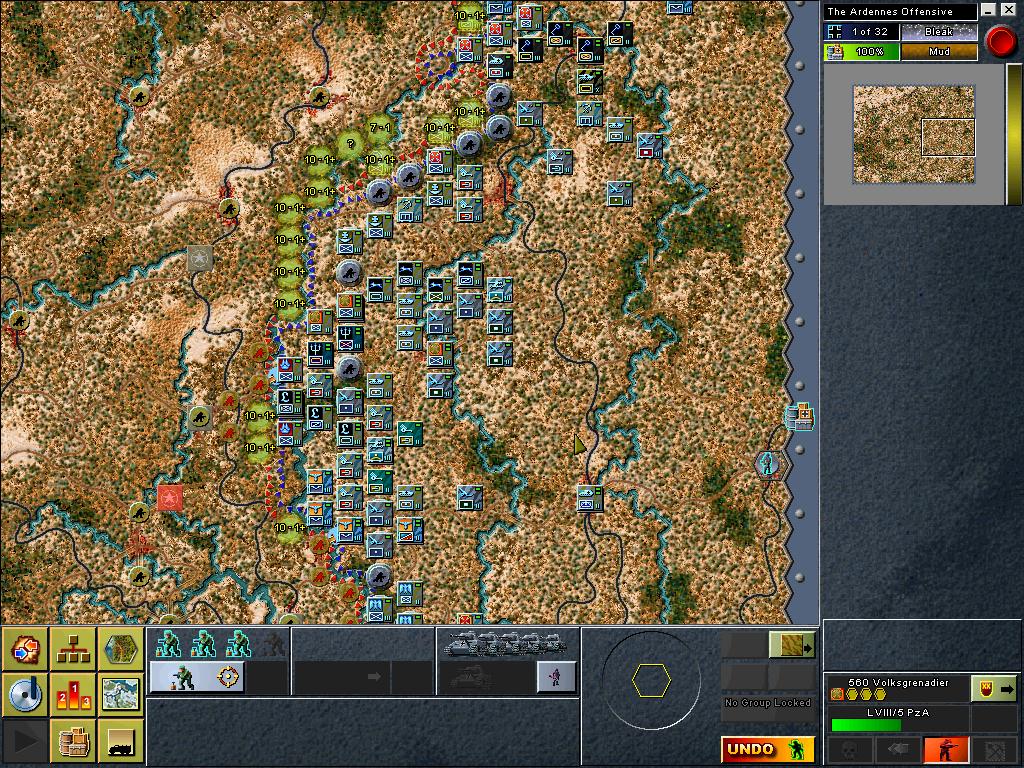
Task: Click the red and blue arrows icon
Action: click(24, 649)
